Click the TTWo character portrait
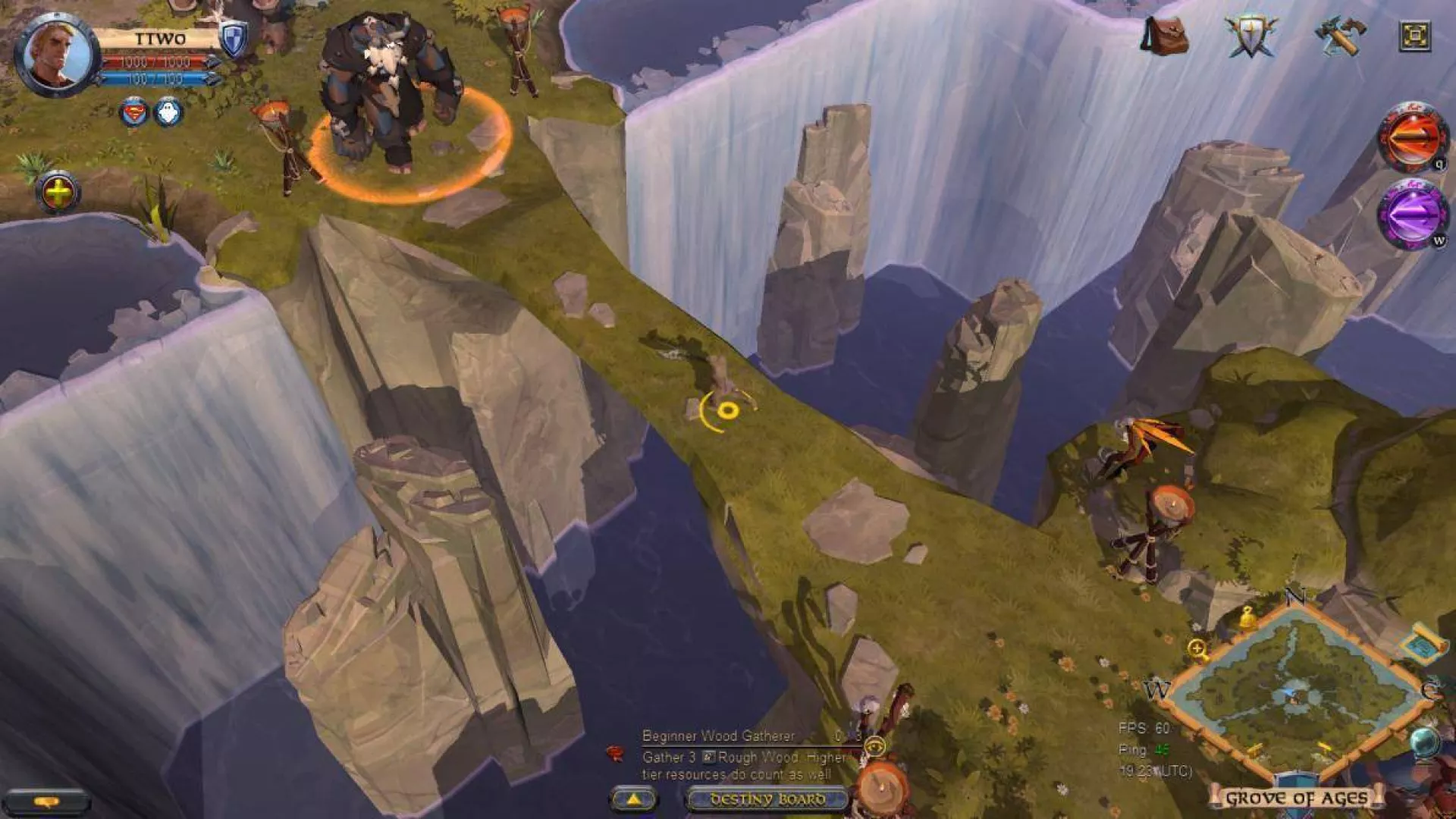This screenshot has width=1456, height=819. pyautogui.click(x=55, y=55)
